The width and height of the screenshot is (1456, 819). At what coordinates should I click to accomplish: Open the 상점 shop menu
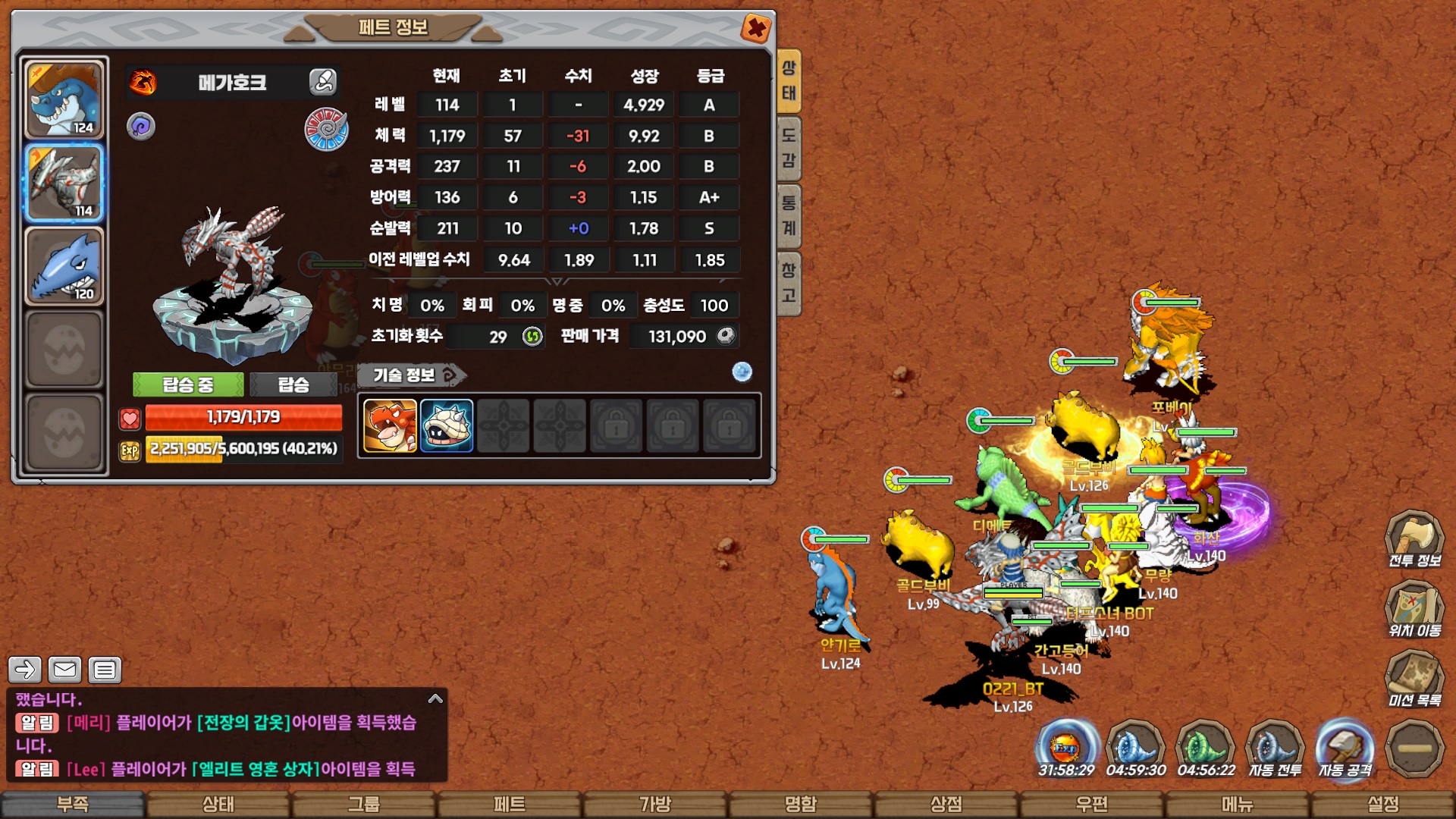point(946,805)
